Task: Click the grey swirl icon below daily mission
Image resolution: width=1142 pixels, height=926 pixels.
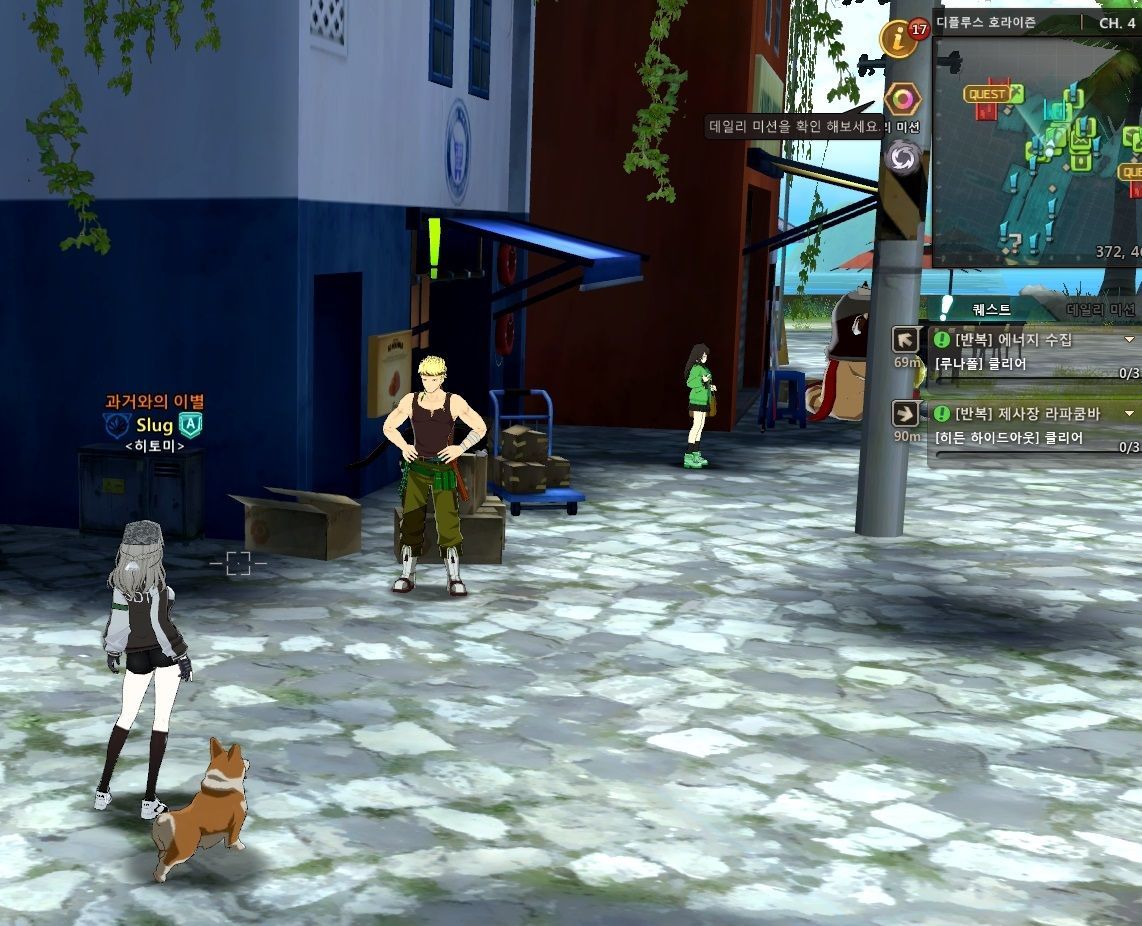Action: point(904,157)
